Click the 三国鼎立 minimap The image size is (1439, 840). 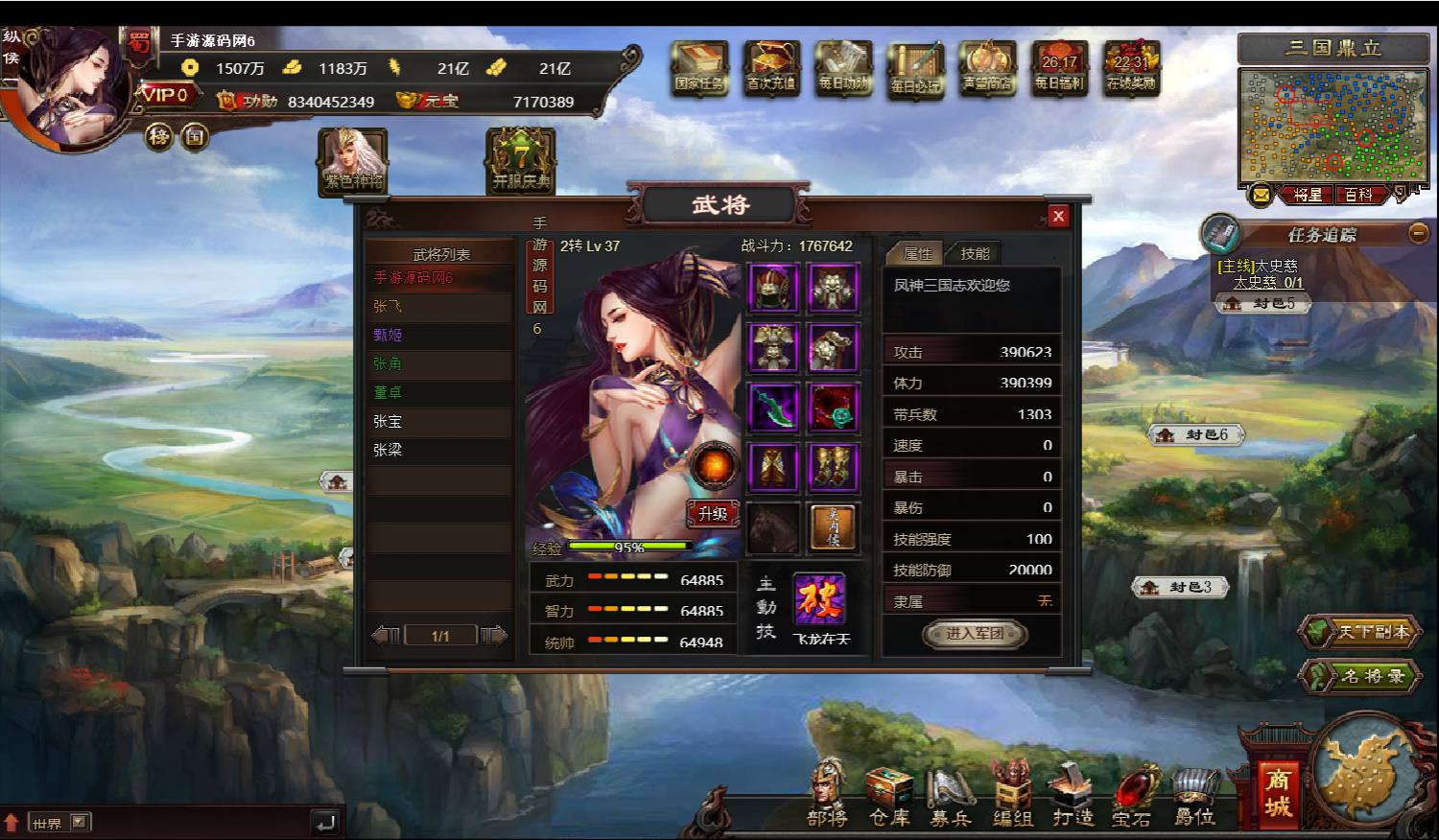pyautogui.click(x=1333, y=125)
